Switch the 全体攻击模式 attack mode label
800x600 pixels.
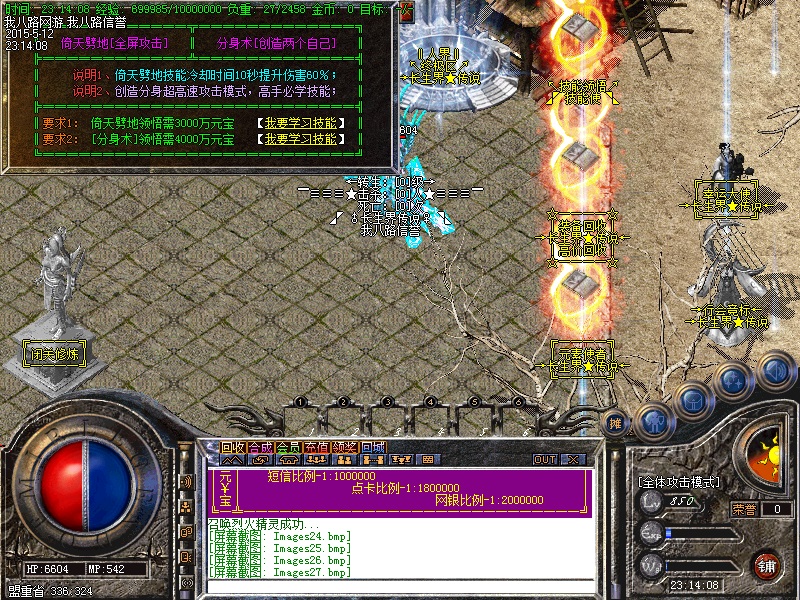tap(679, 482)
